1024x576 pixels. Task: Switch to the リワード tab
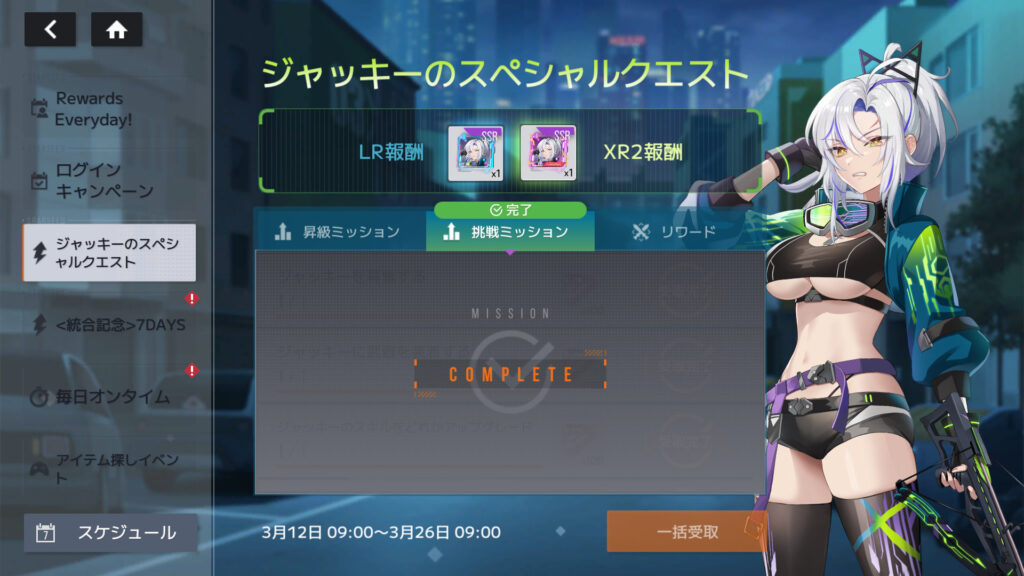tap(675, 232)
